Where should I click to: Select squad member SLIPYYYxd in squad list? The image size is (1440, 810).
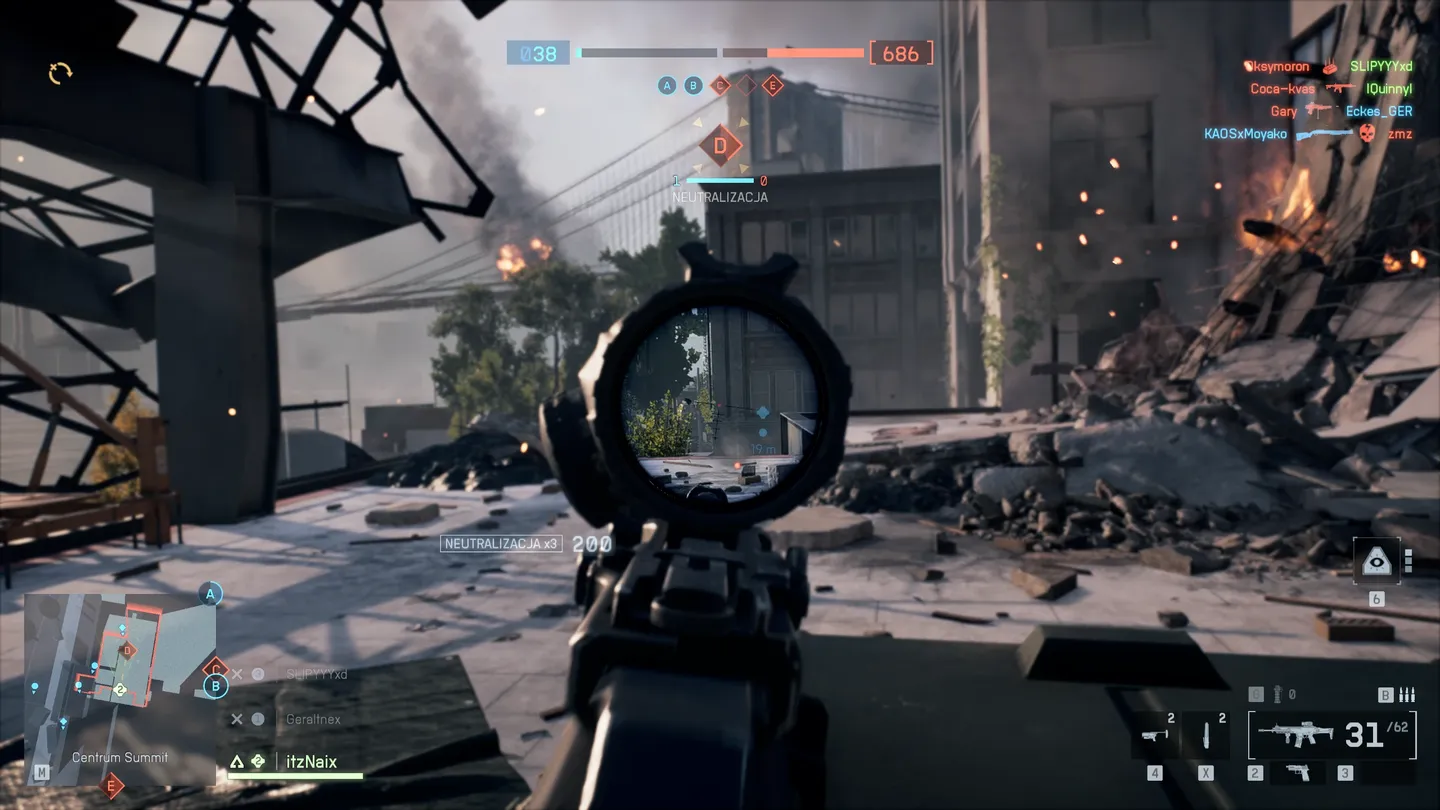point(316,674)
